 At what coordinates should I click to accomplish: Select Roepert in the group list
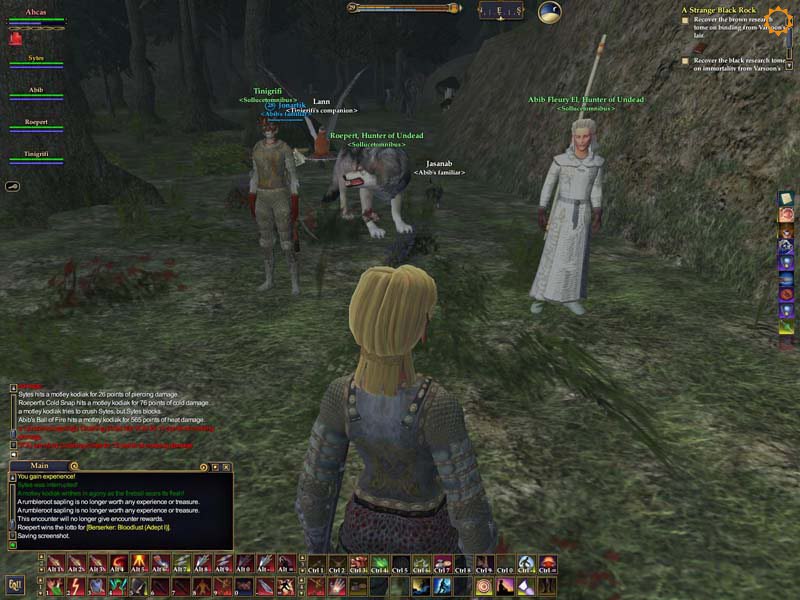[x=36, y=123]
